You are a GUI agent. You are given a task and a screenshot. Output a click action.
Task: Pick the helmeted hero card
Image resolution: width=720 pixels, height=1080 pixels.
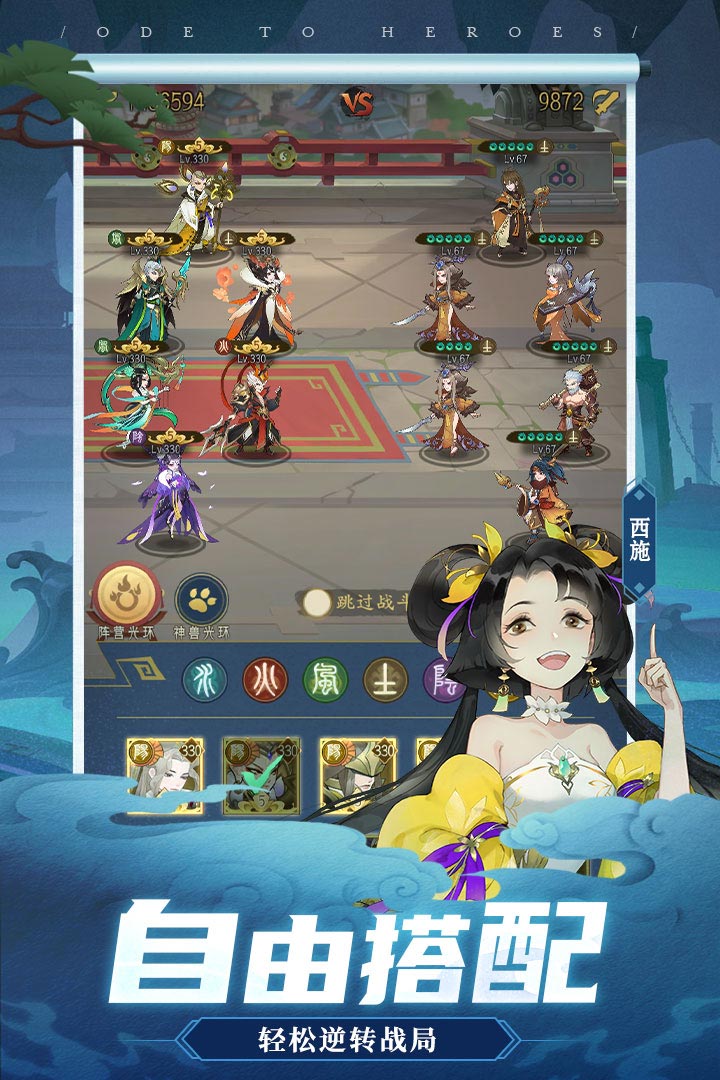[x=357, y=775]
